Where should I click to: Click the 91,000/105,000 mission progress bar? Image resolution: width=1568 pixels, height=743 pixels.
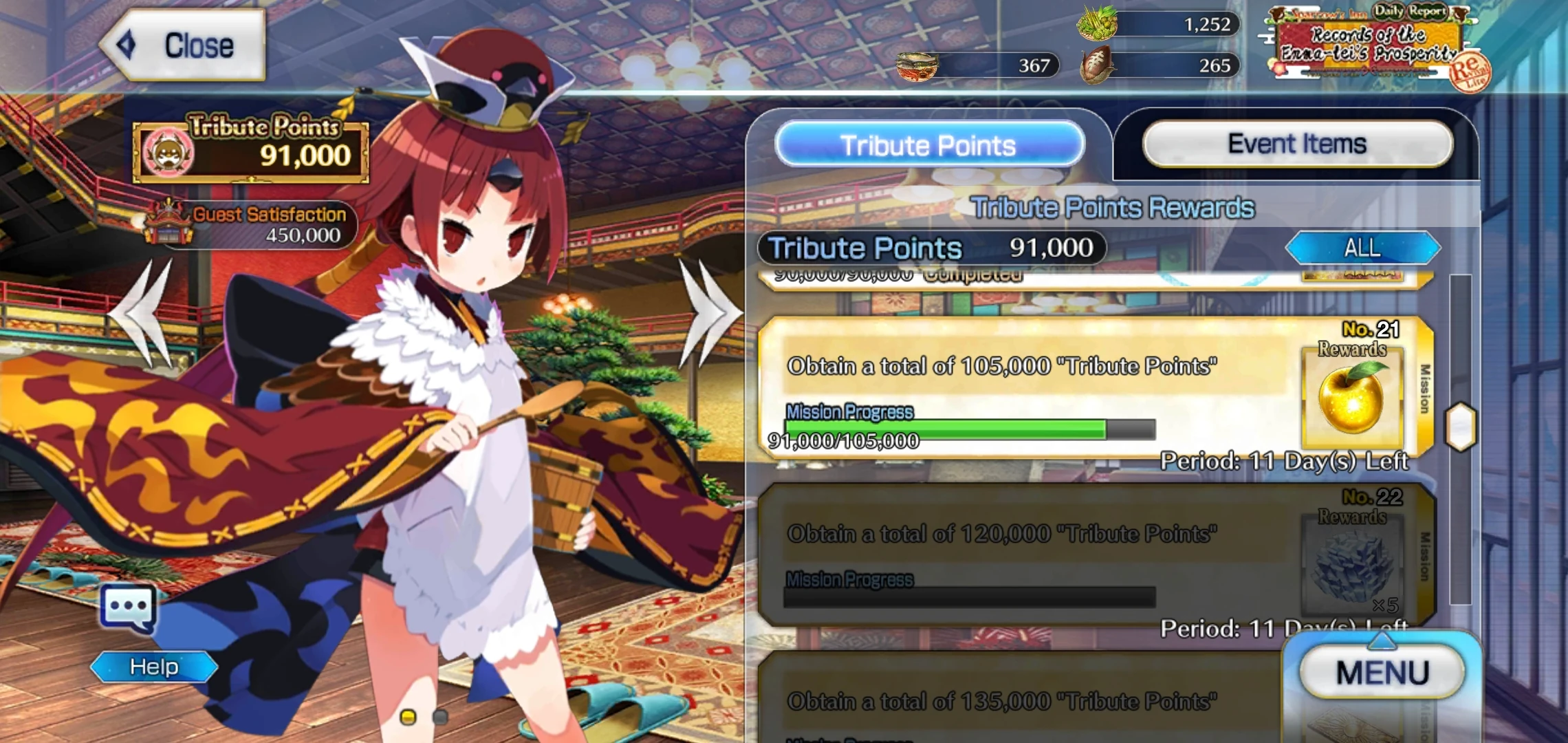[963, 429]
